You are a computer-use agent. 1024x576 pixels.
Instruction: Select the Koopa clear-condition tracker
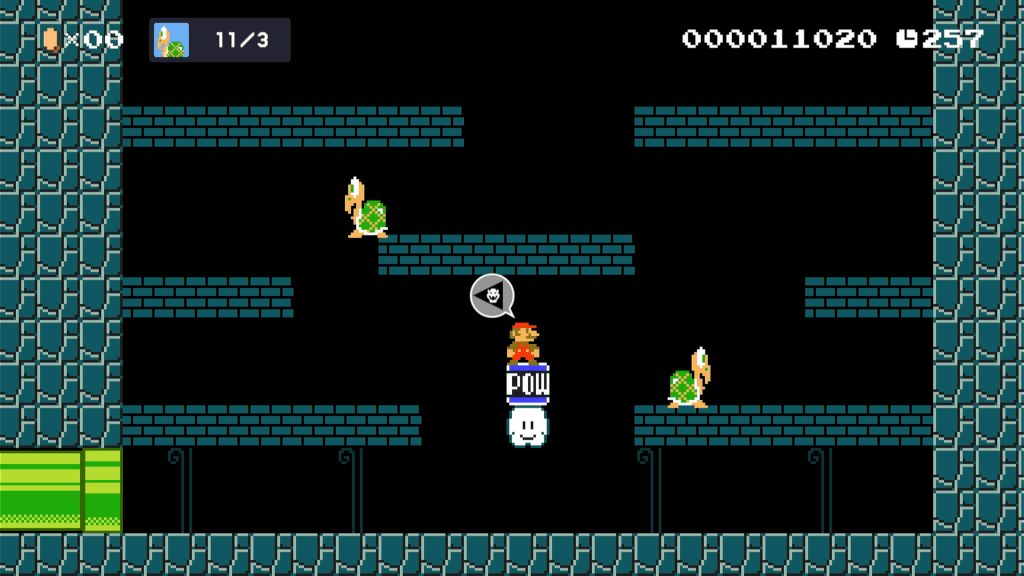pos(220,40)
